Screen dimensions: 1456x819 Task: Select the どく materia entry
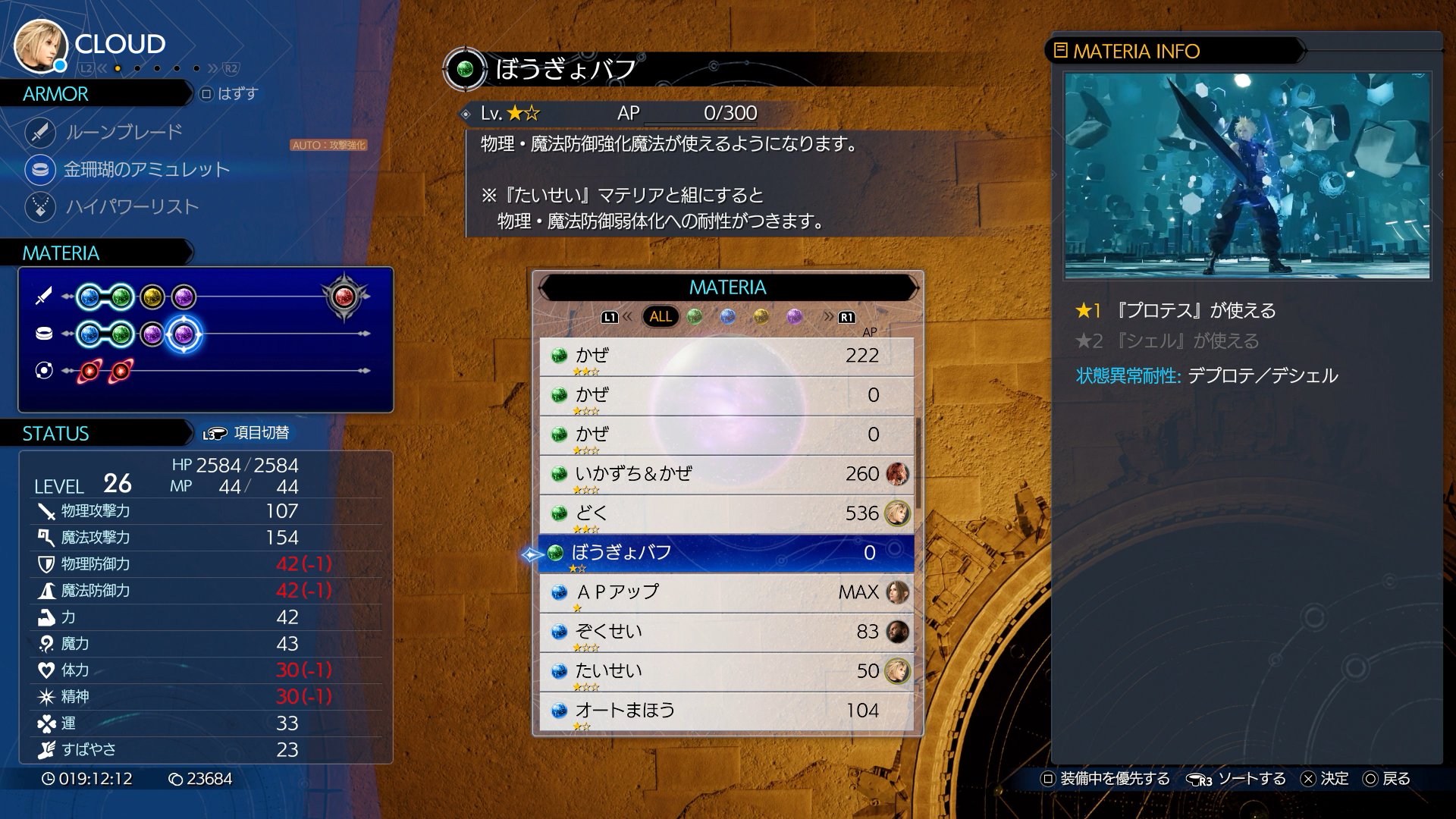[726, 513]
